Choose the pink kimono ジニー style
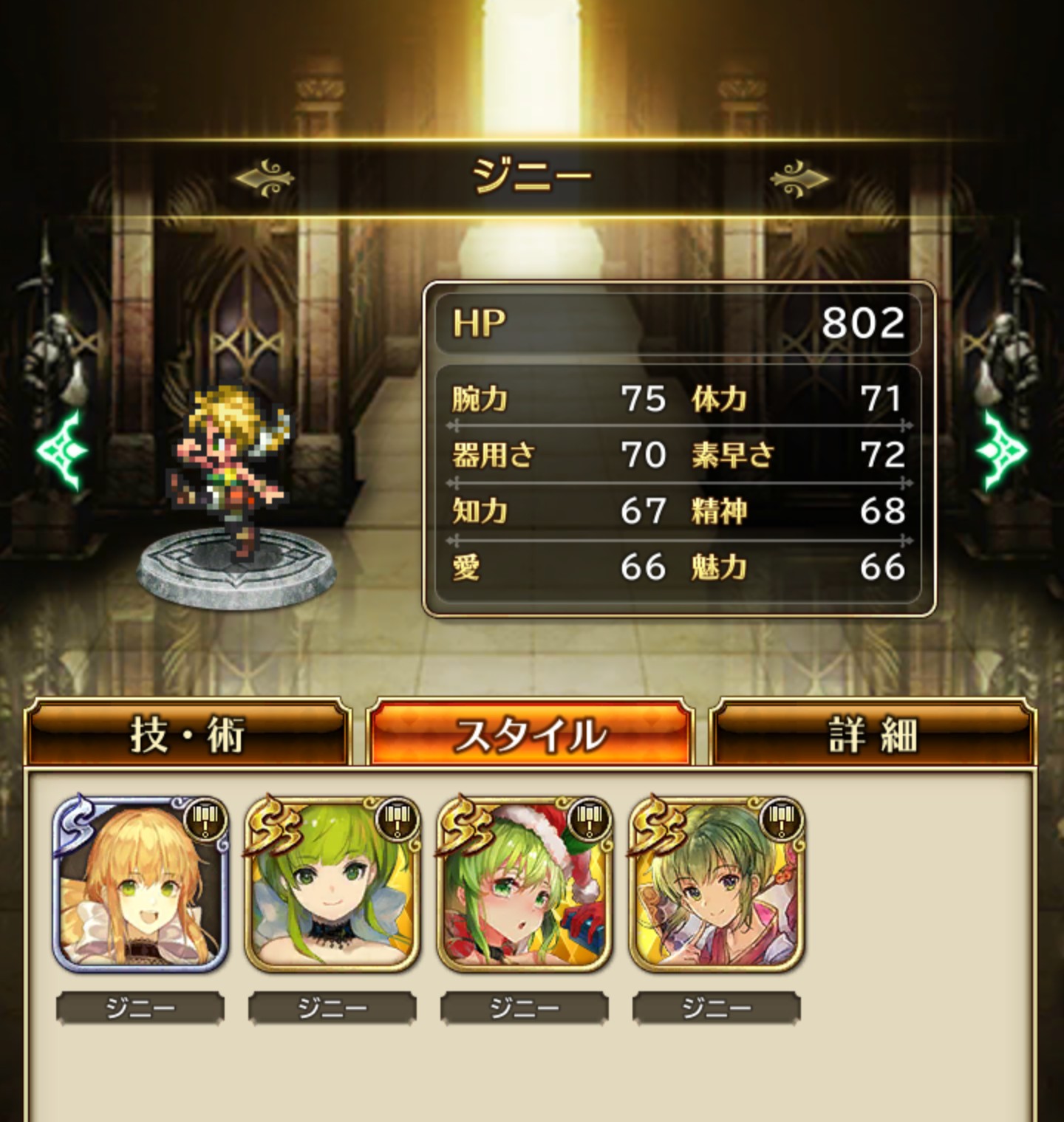Viewport: 1064px width, 1122px height. tap(717, 884)
